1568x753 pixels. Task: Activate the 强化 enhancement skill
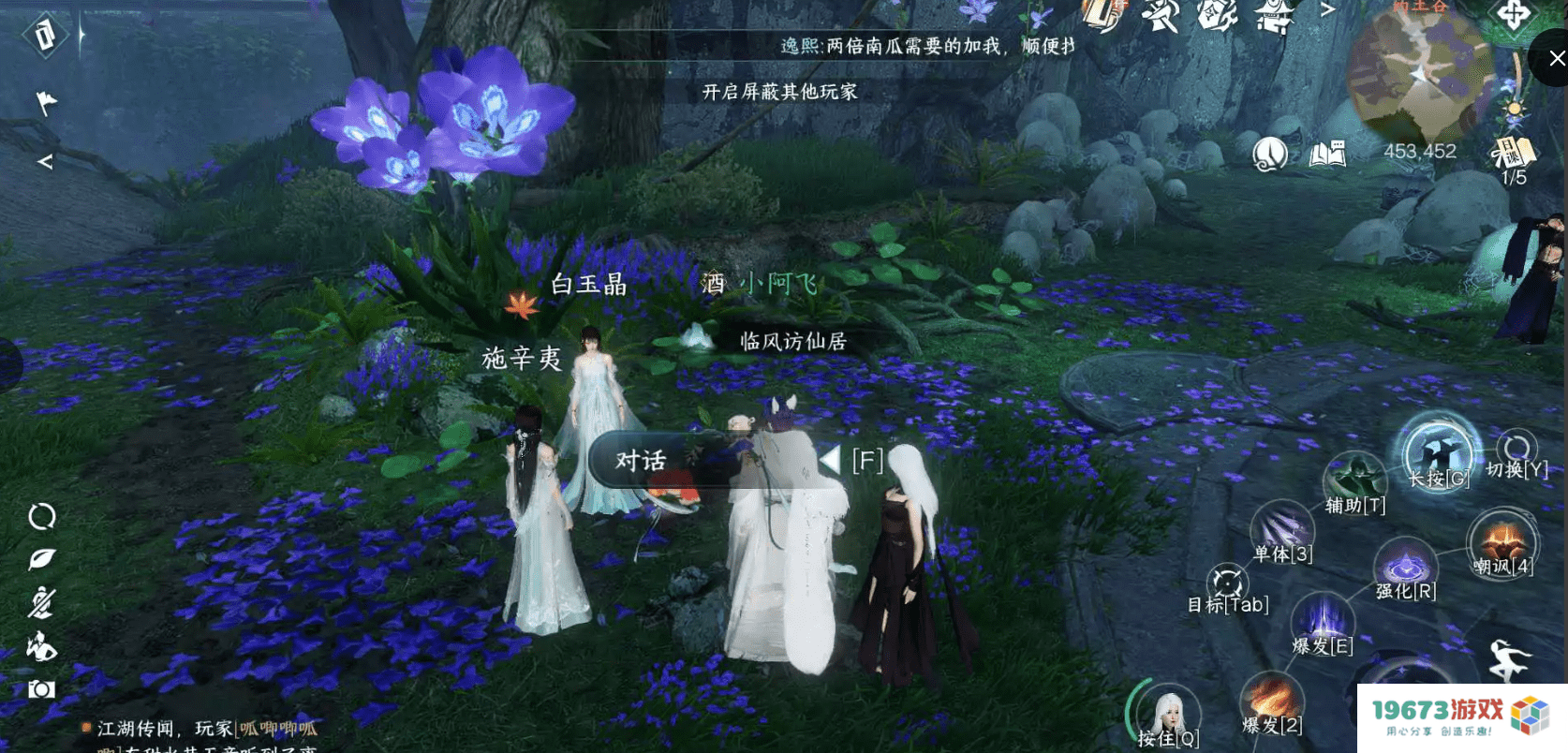click(x=1404, y=566)
